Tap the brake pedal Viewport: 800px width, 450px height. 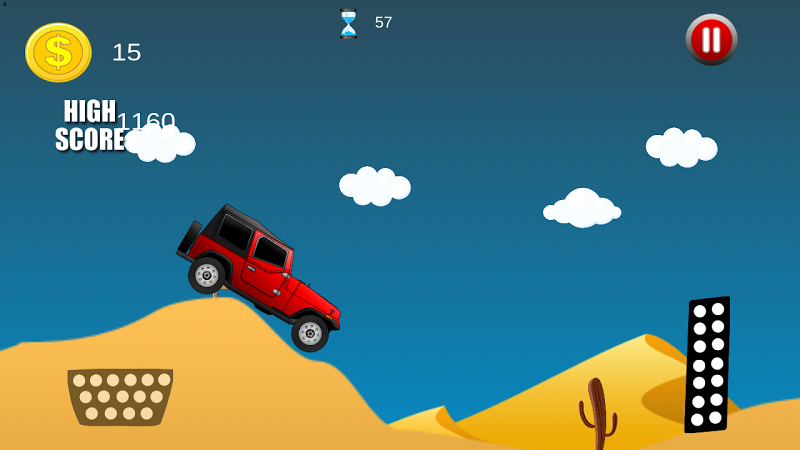pos(120,396)
